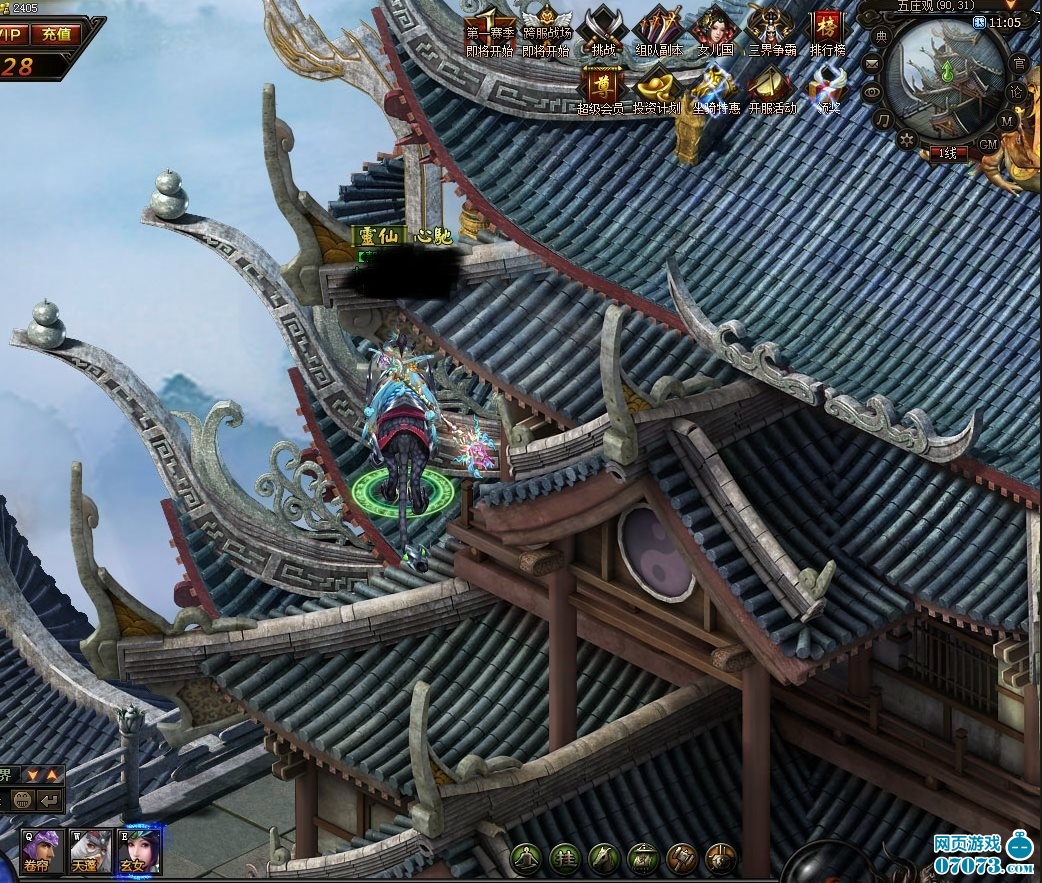The width and height of the screenshot is (1042, 883).
Task: Toggle the 挂 auto-battle icon
Action: (x=566, y=858)
